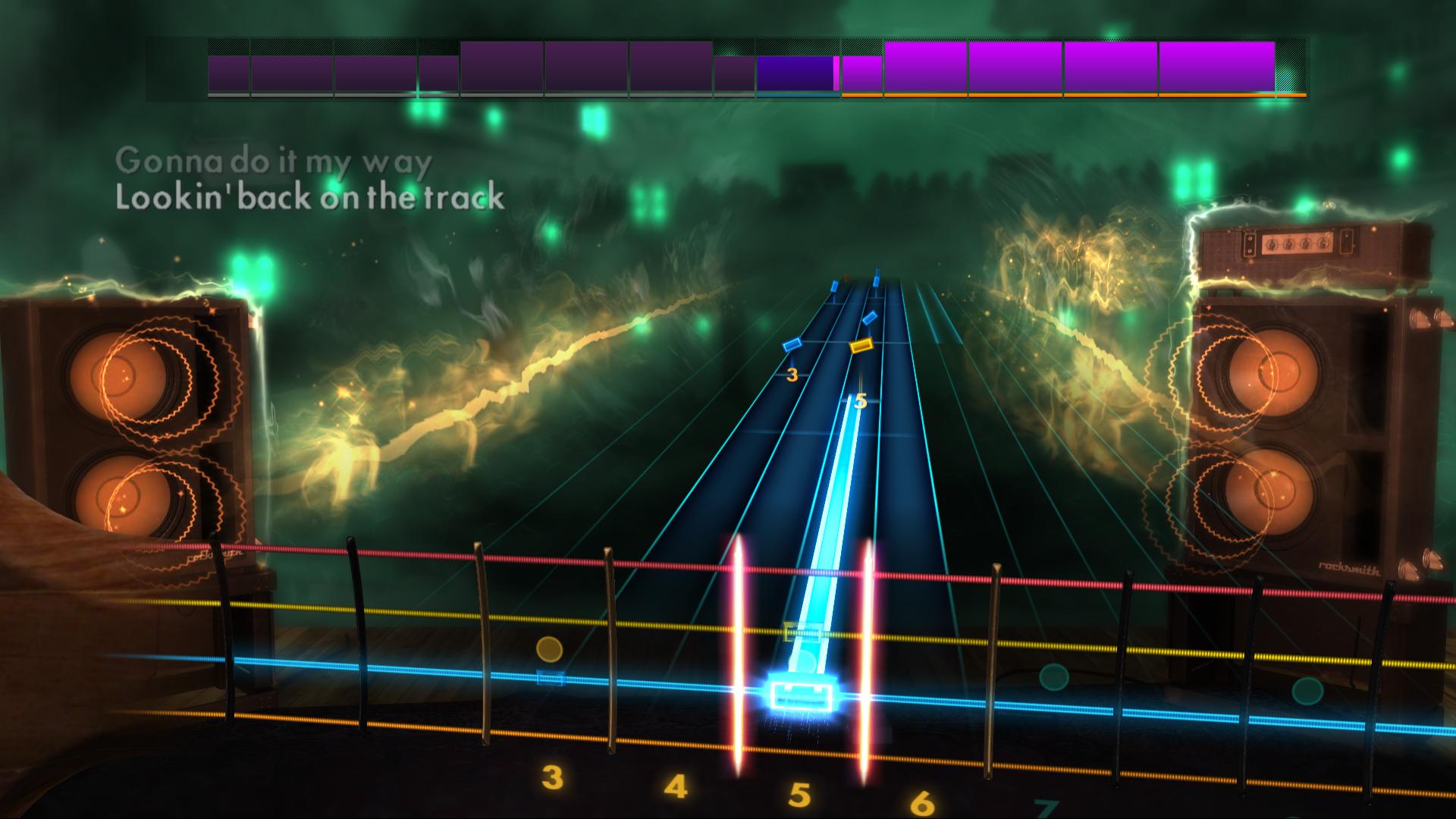
Task: Toggle the power switch panel on the amp head
Action: [1250, 244]
